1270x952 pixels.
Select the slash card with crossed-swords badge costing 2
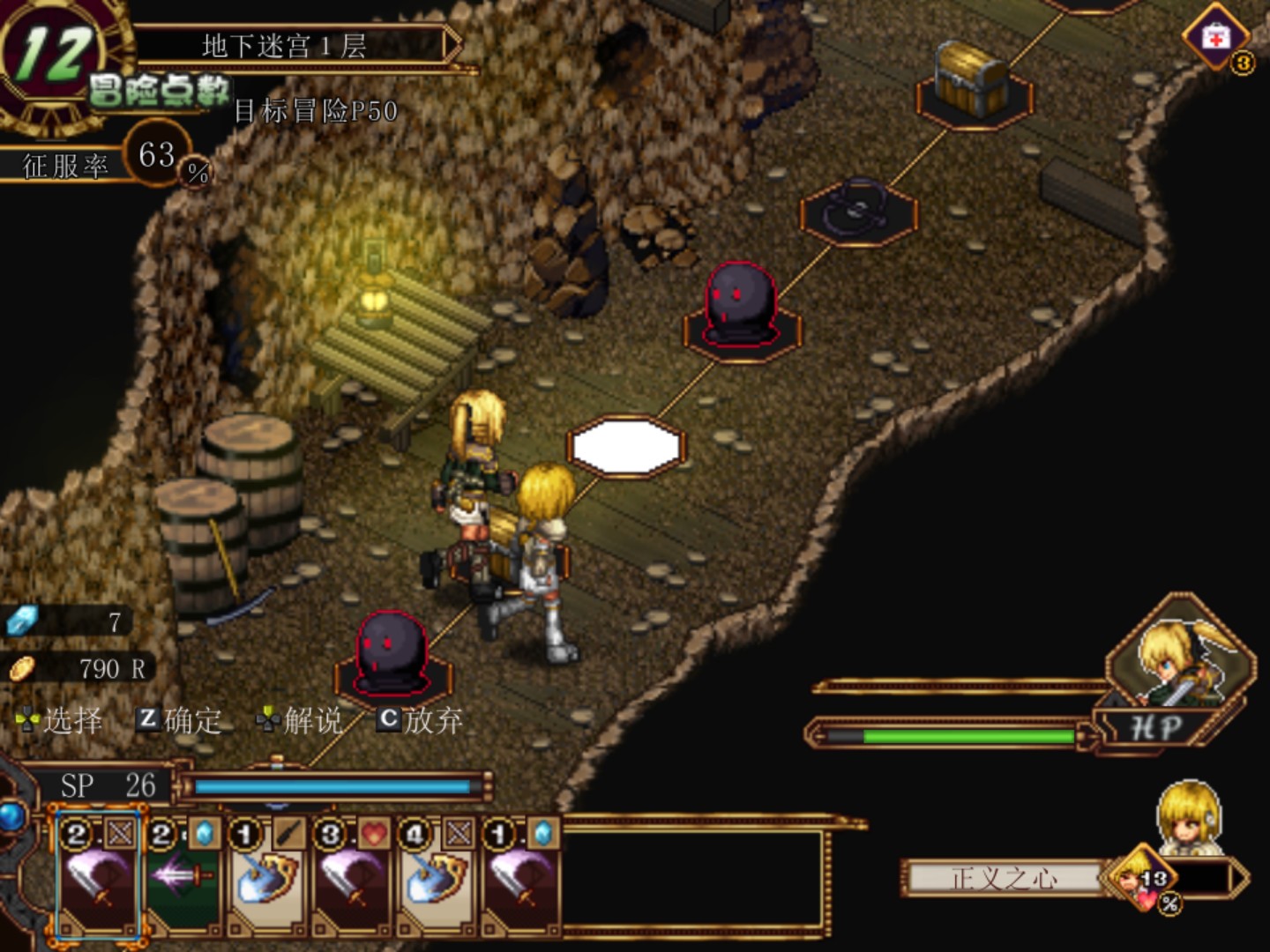tap(97, 878)
